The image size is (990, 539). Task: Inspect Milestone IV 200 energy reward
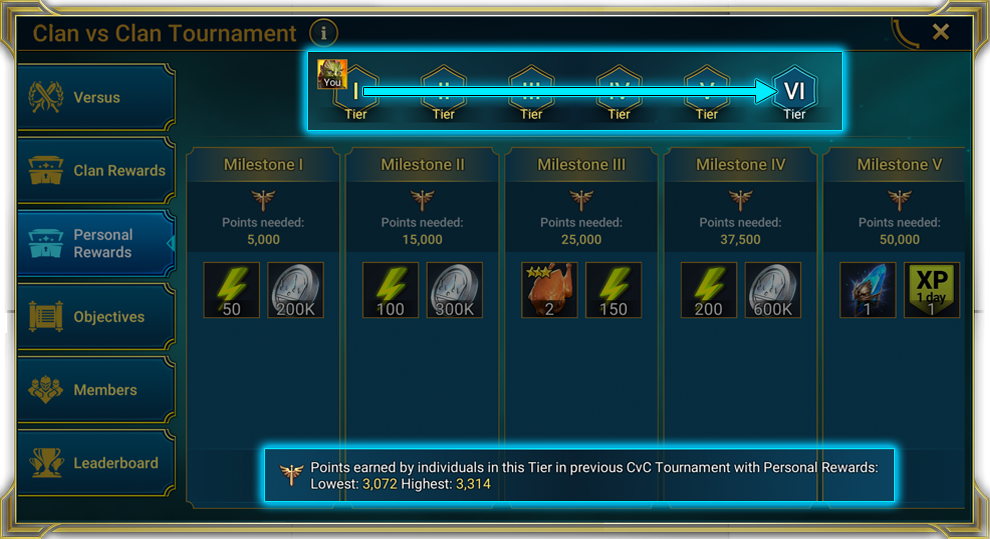[x=709, y=290]
